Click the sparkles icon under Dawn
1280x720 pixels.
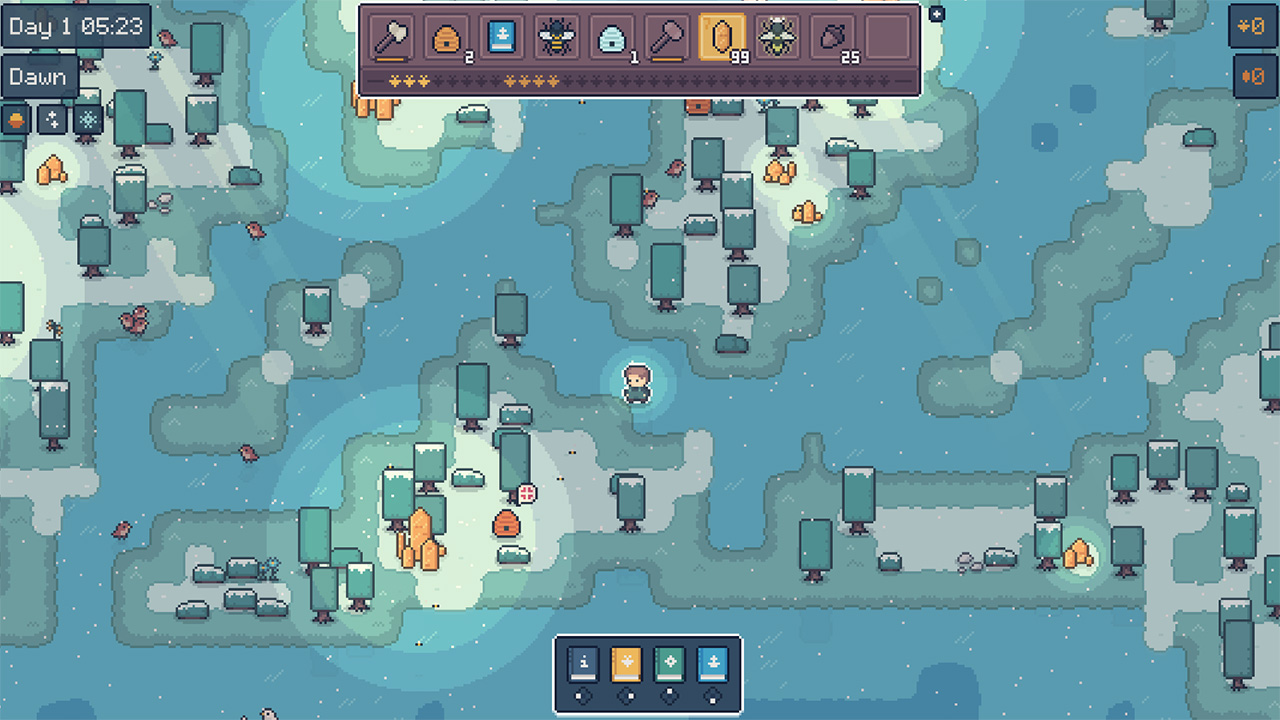(x=52, y=119)
